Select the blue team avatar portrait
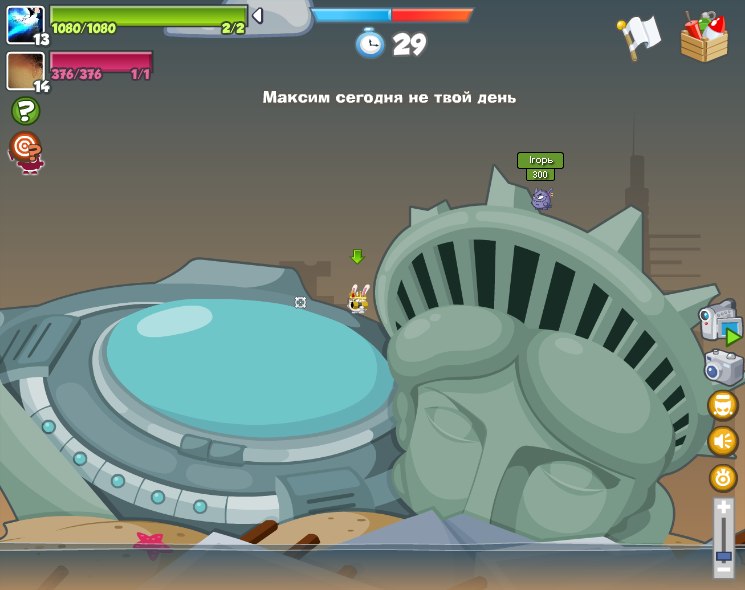Image resolution: width=745 pixels, height=590 pixels. [x=24, y=24]
